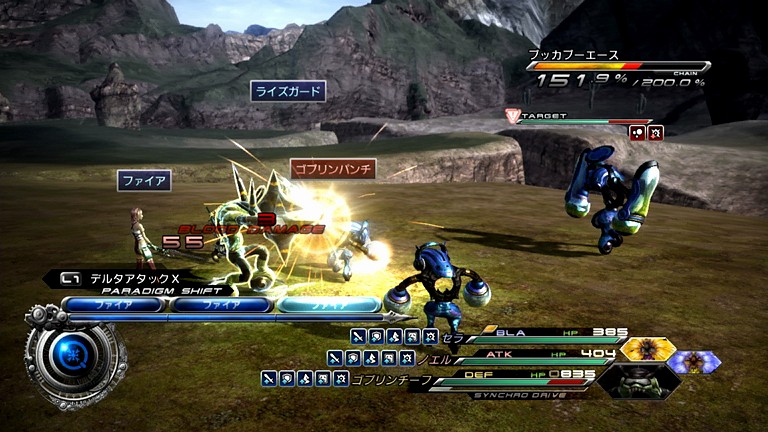Click the circular blue ATB gauge emblem
This screenshot has height=432, width=768.
pos(74,353)
